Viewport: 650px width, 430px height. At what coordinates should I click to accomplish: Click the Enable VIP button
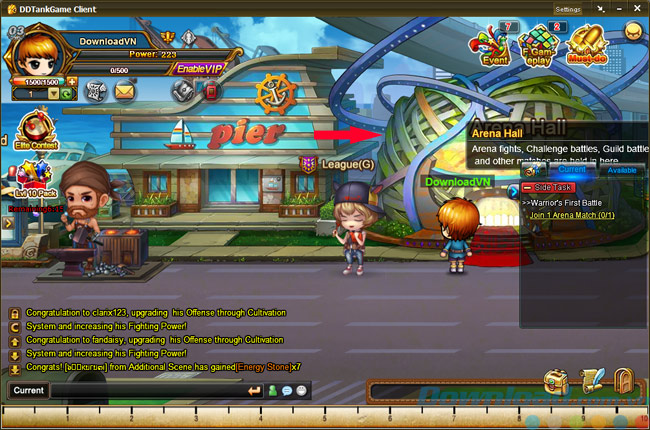coord(198,68)
